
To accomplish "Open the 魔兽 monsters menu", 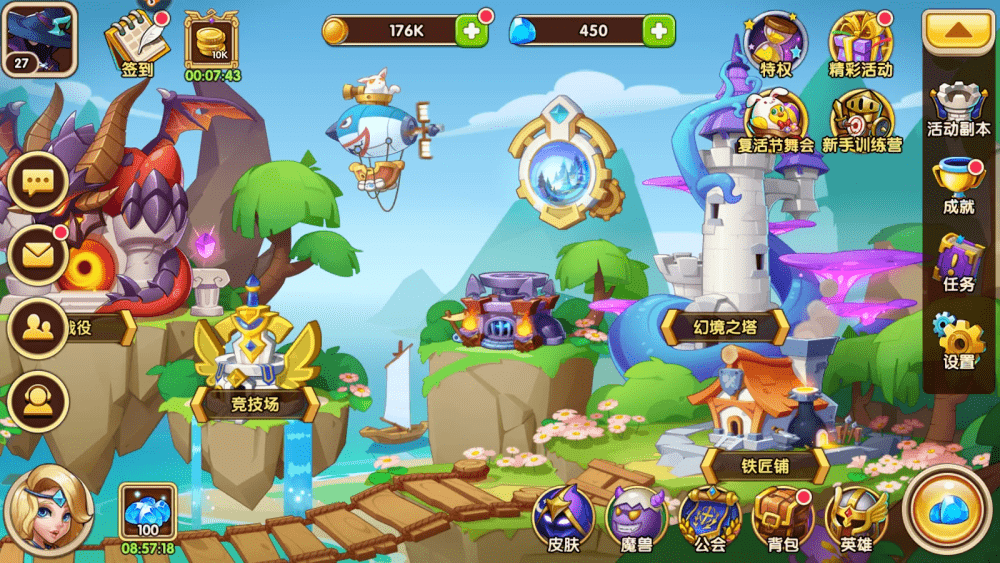I will (637, 517).
